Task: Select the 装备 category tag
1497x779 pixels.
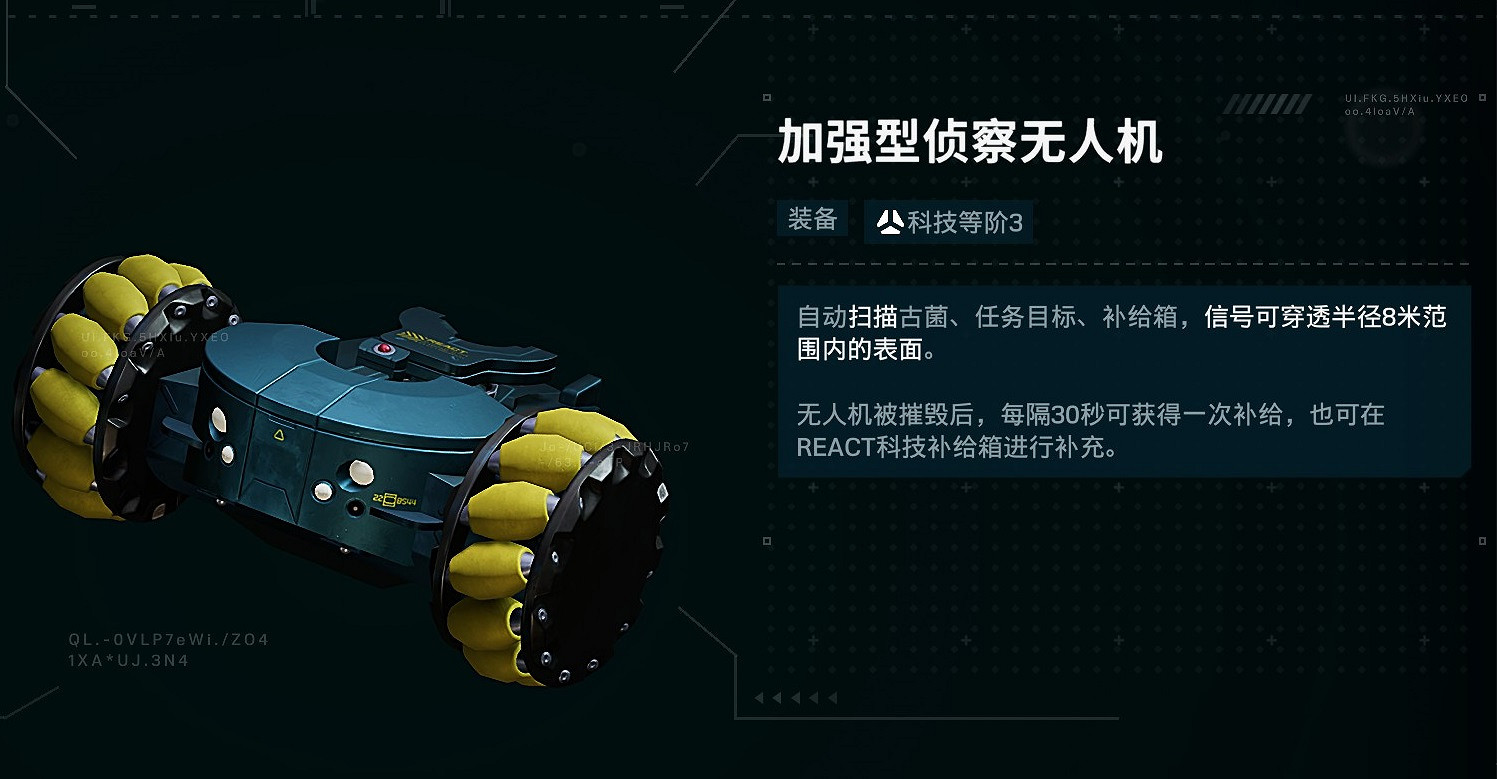Action: 812,219
